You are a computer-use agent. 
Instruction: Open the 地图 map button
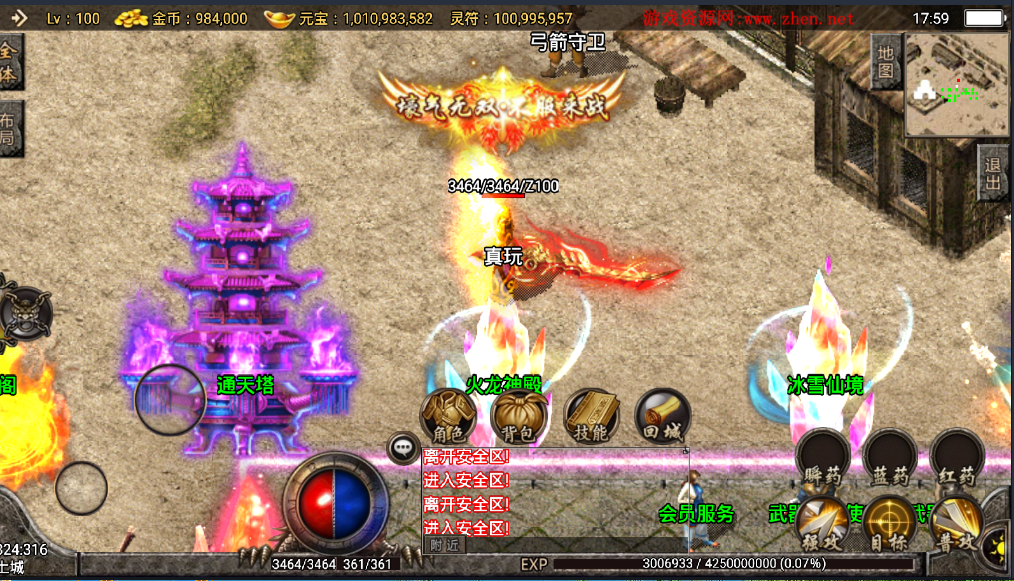(x=886, y=61)
